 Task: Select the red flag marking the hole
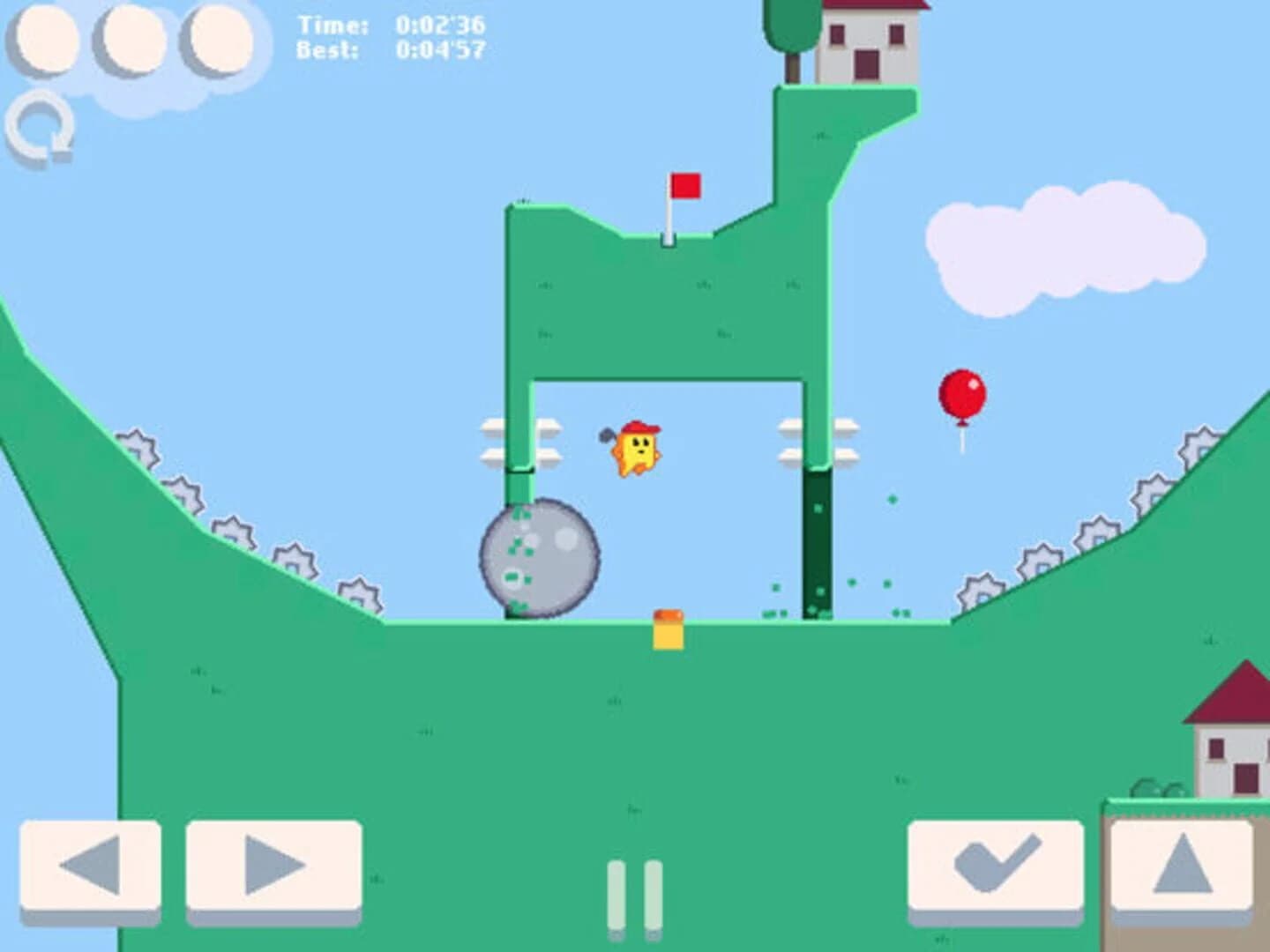pyautogui.click(x=687, y=187)
